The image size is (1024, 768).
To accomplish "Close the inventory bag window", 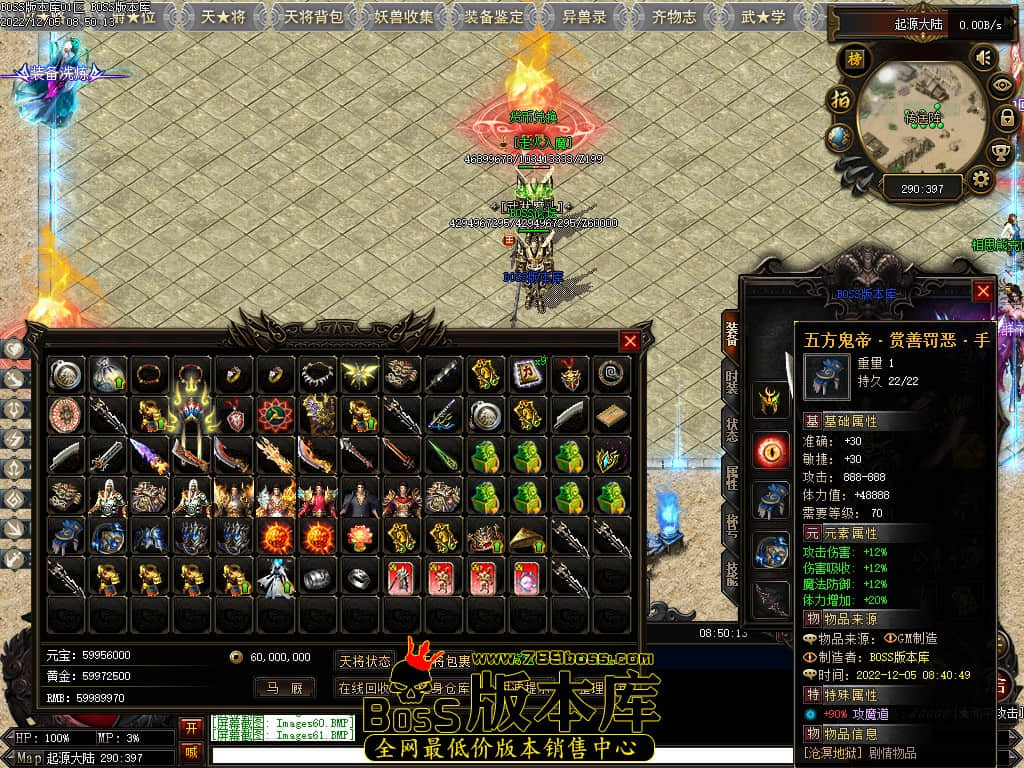I will click(630, 341).
